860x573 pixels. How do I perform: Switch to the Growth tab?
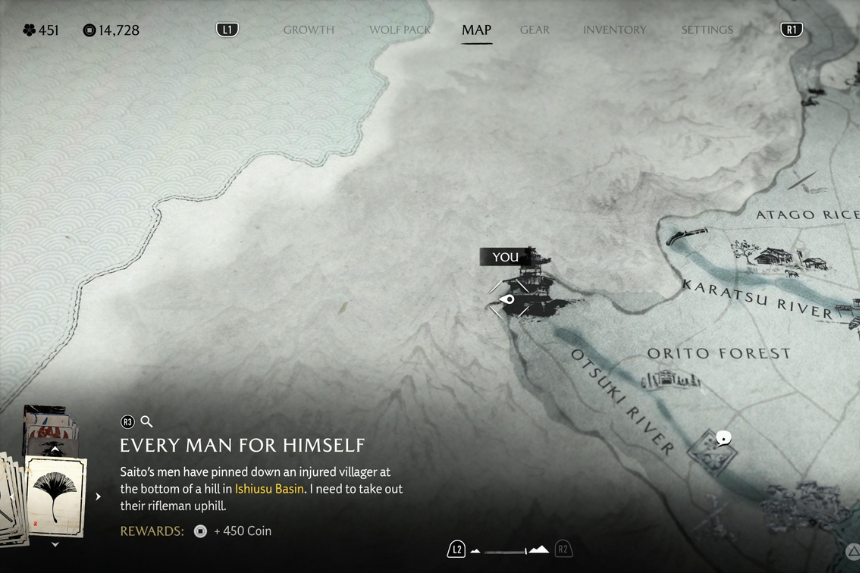[x=308, y=30]
